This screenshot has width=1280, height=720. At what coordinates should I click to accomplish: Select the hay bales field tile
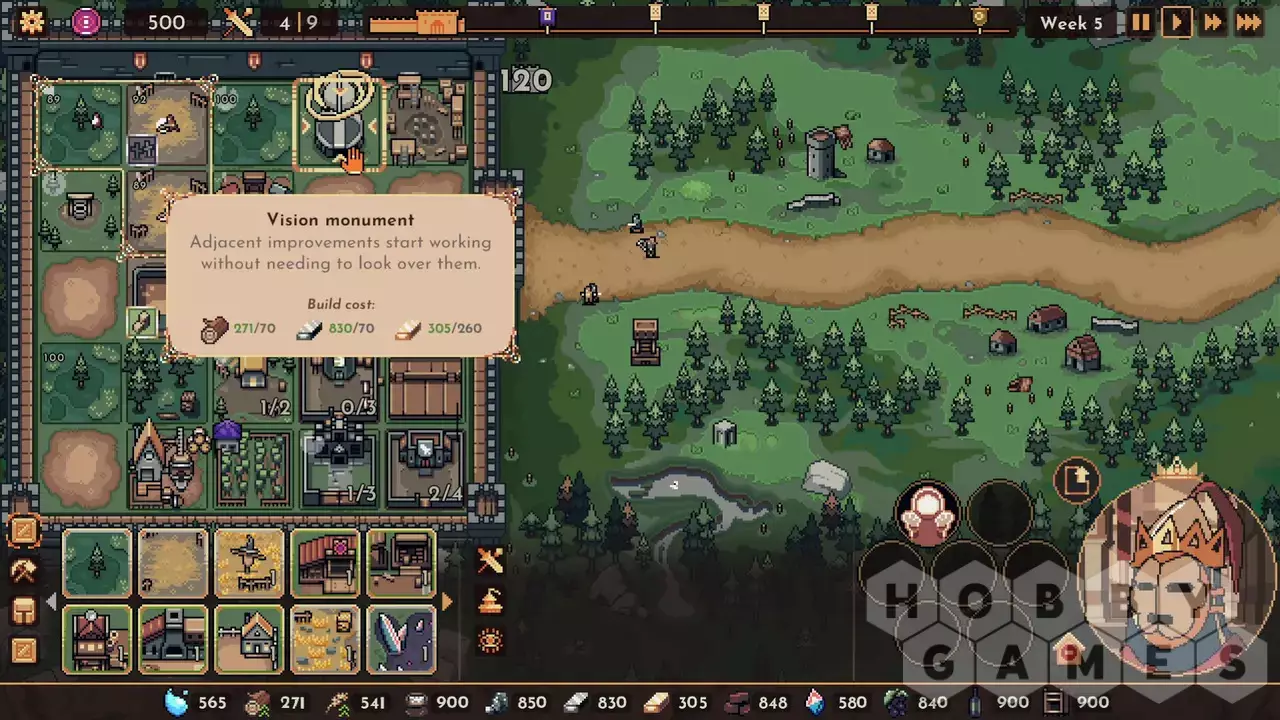[325, 639]
